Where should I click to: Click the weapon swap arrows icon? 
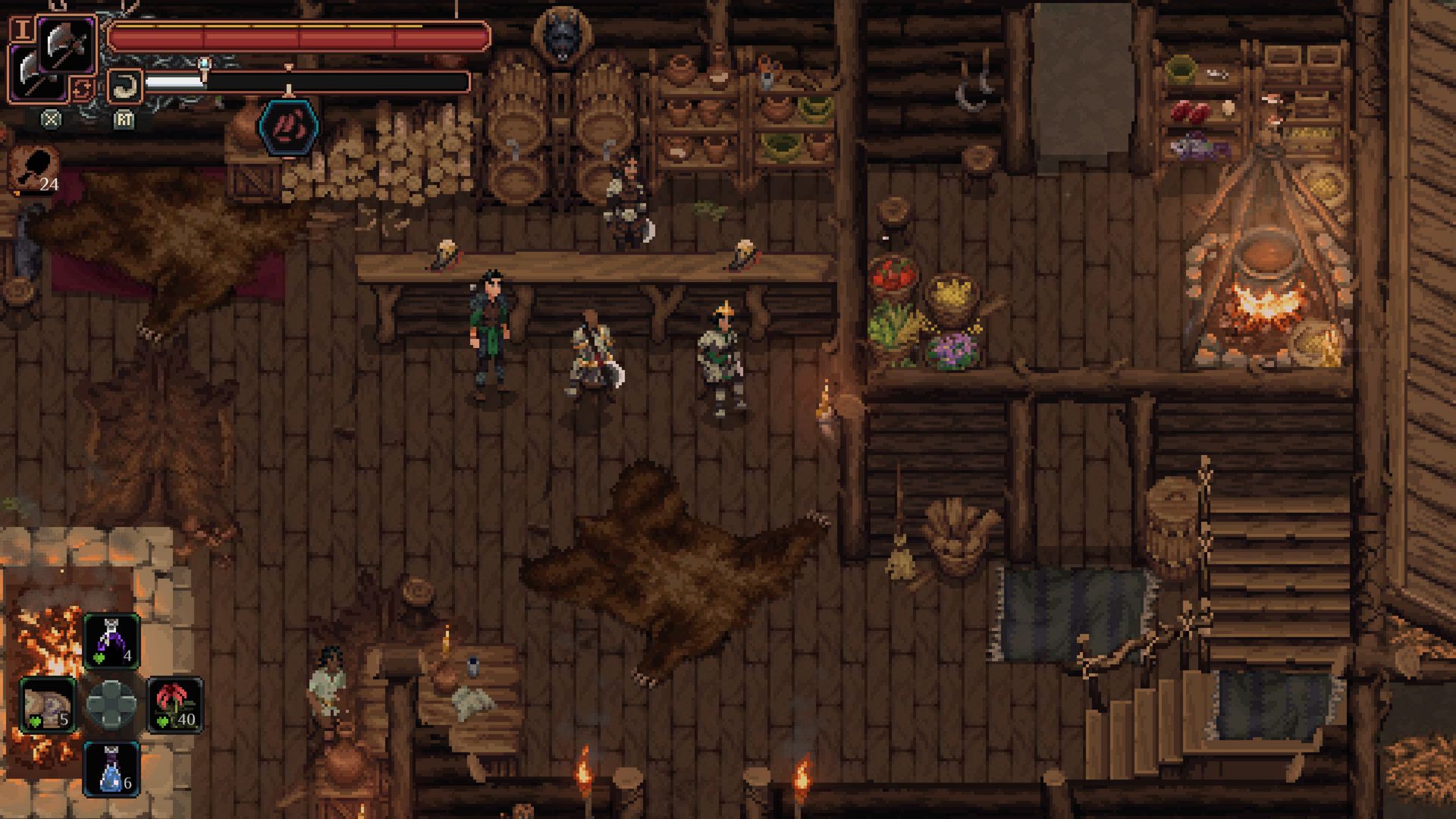tap(82, 89)
